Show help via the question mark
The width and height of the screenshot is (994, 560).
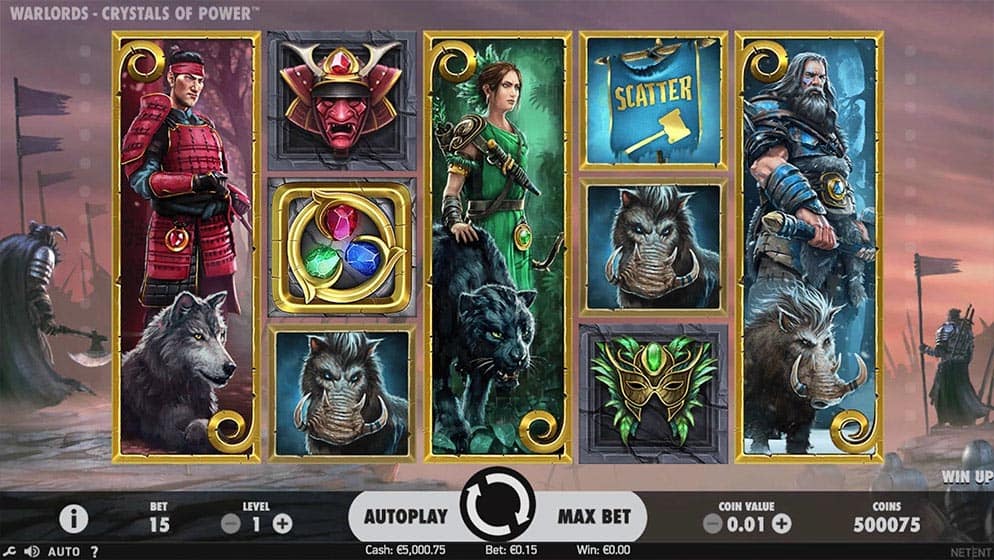(94, 551)
